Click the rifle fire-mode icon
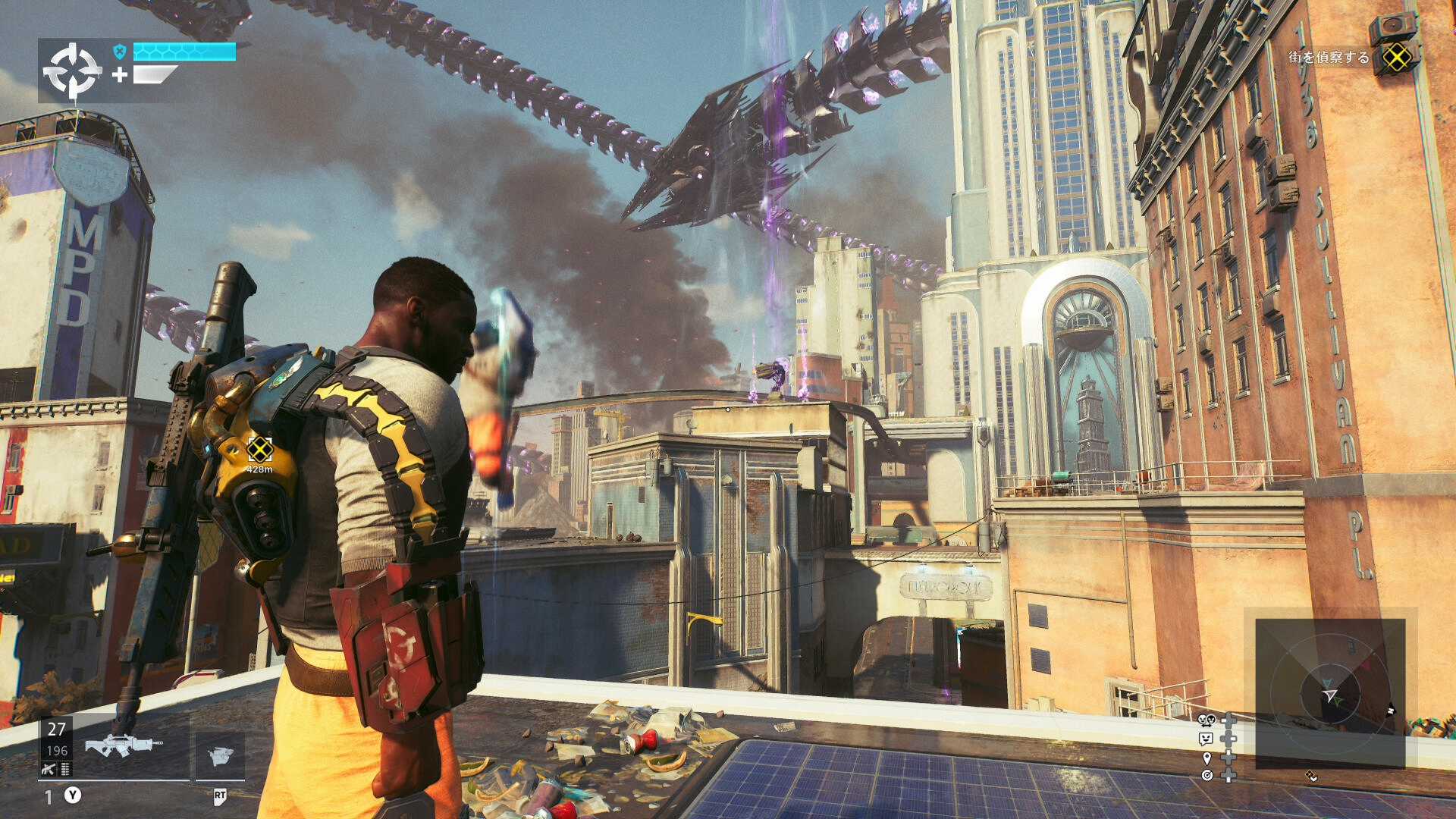Screen dimensions: 1456x819 pyautogui.click(x=49, y=770)
